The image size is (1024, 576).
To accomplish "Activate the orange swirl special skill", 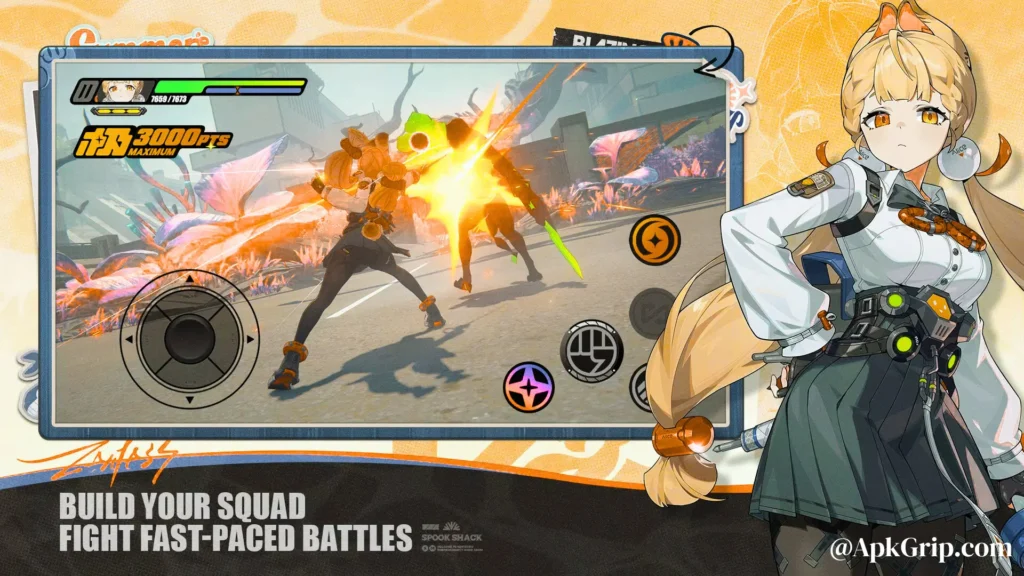I will coord(656,241).
